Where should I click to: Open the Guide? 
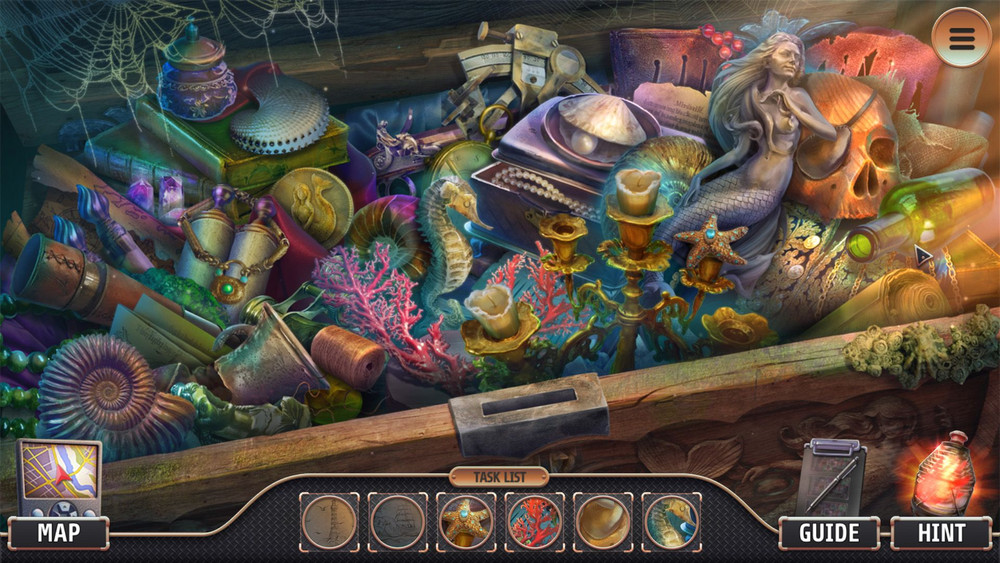tap(829, 533)
